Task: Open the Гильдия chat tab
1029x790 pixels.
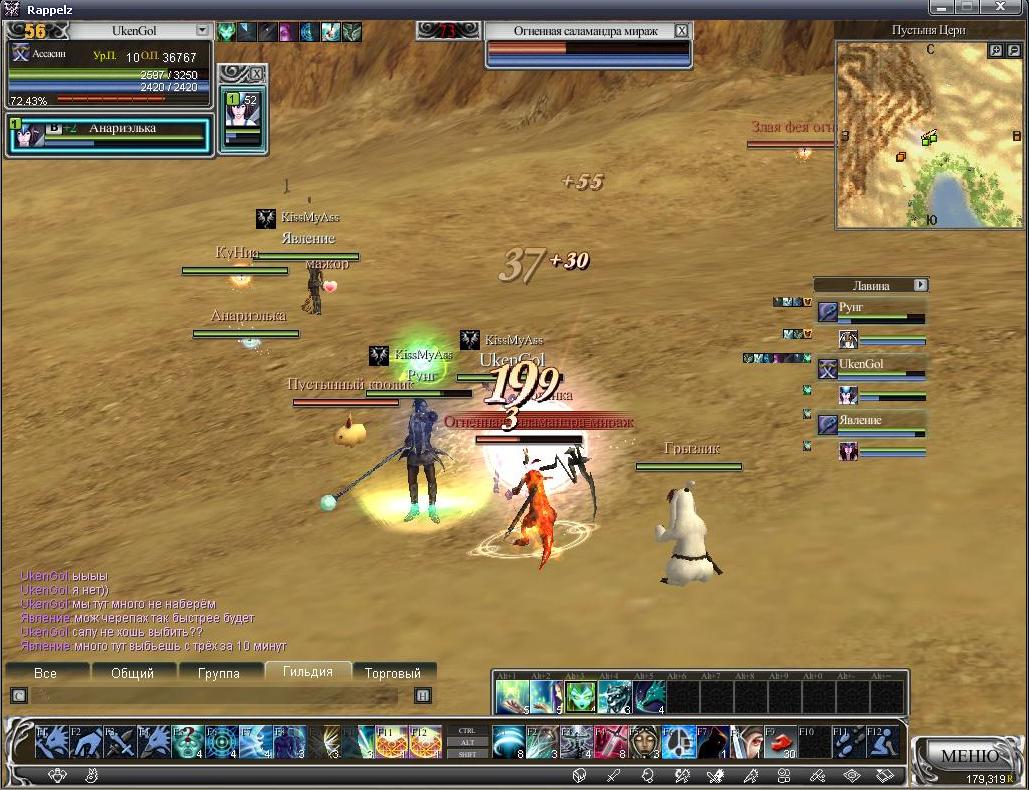Action: point(307,672)
